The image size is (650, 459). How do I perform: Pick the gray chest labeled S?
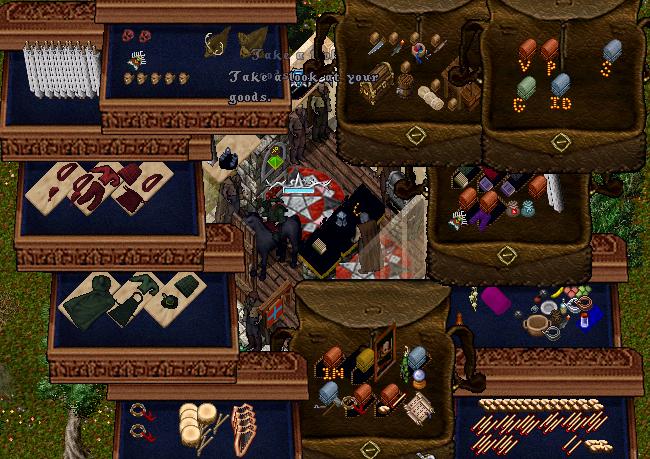612,50
